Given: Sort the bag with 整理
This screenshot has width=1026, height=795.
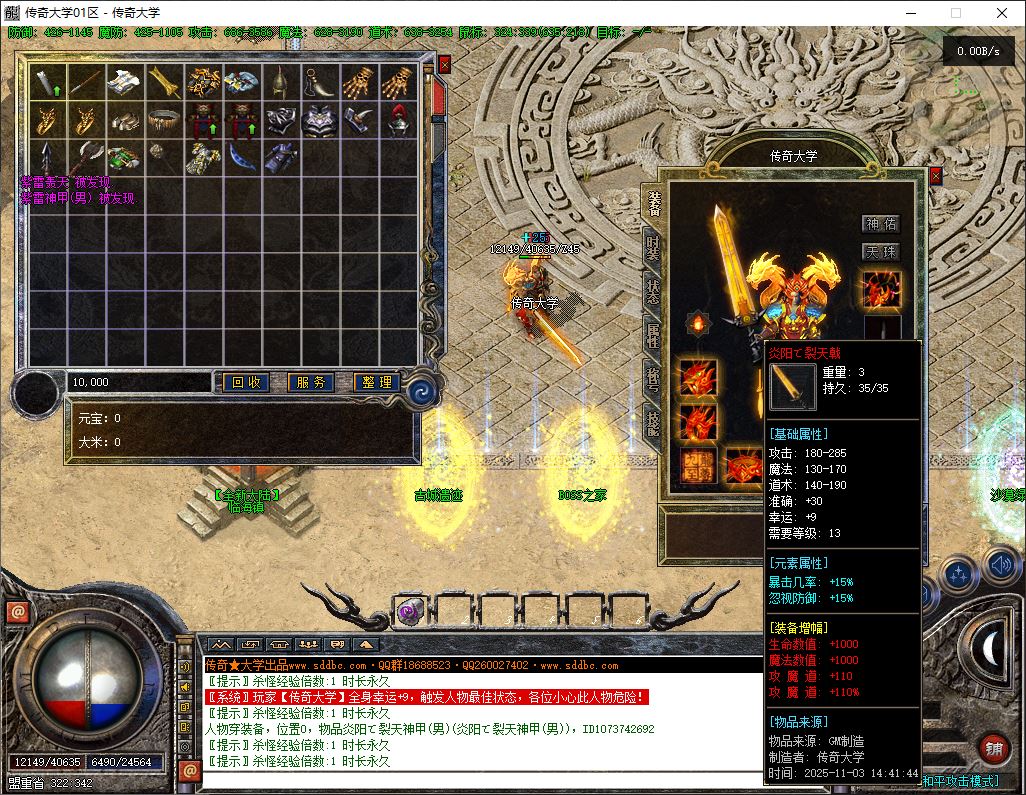Looking at the screenshot, I should [377, 382].
